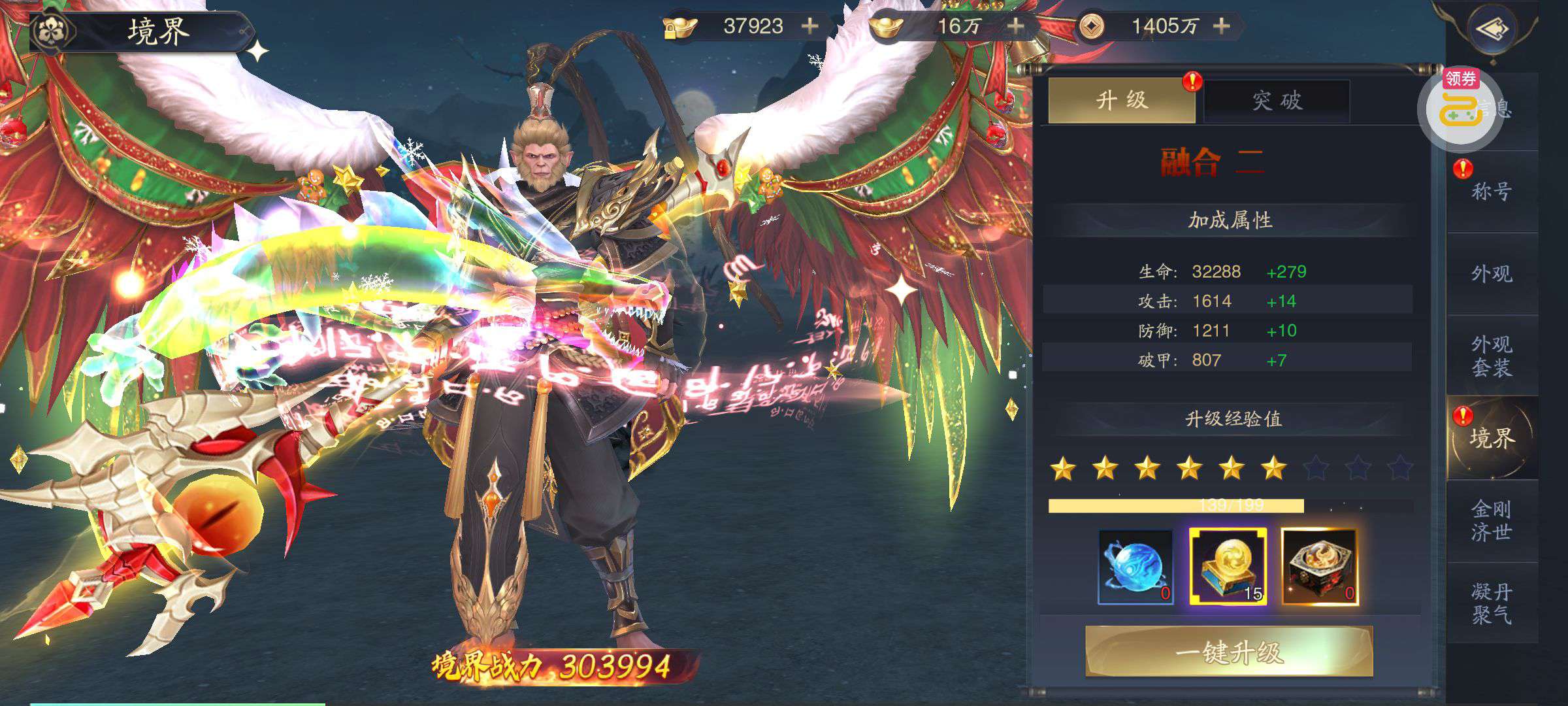Choose the gold coin chest material
Viewport: 1568px width, 706px height.
pyautogui.click(x=1228, y=567)
